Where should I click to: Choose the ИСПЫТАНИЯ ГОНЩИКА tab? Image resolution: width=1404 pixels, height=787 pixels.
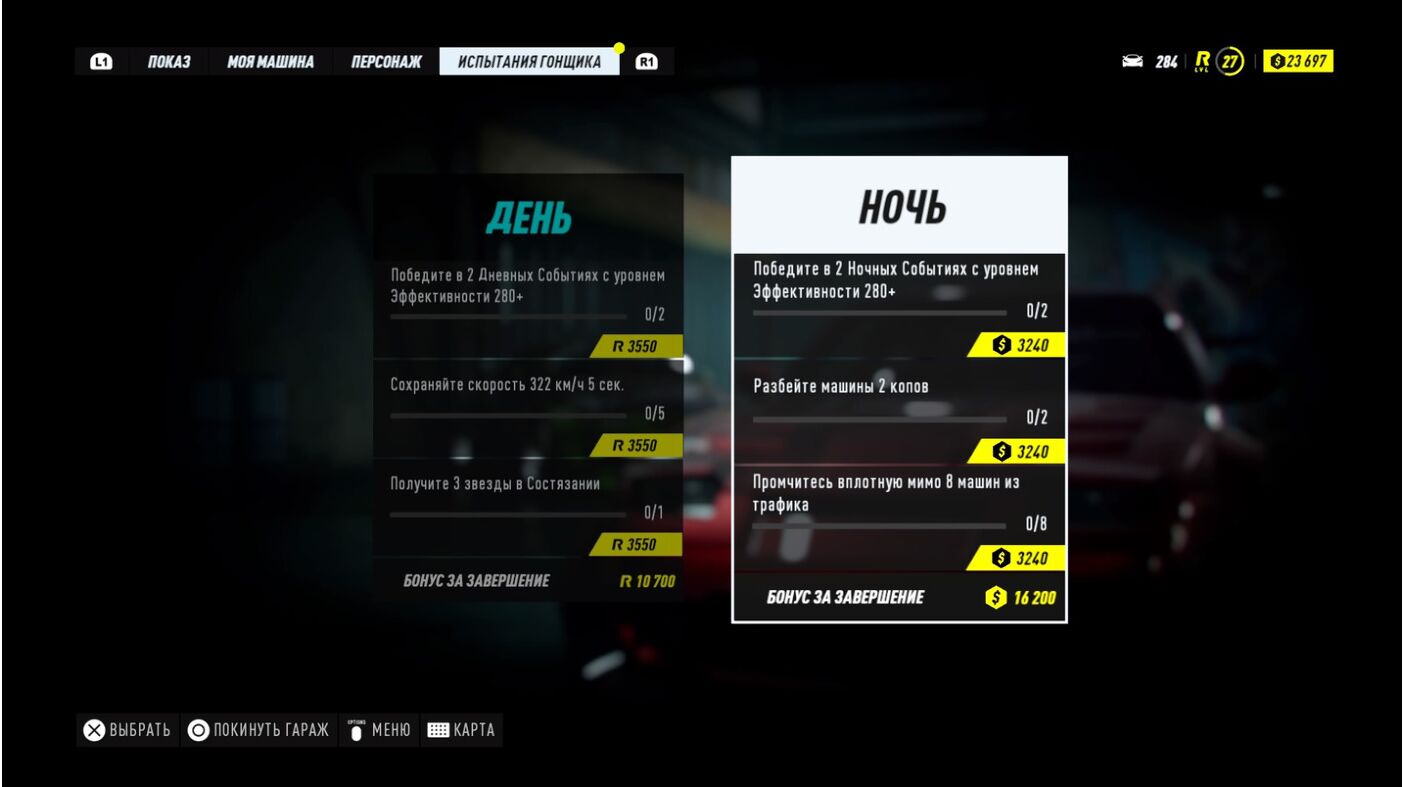point(530,62)
